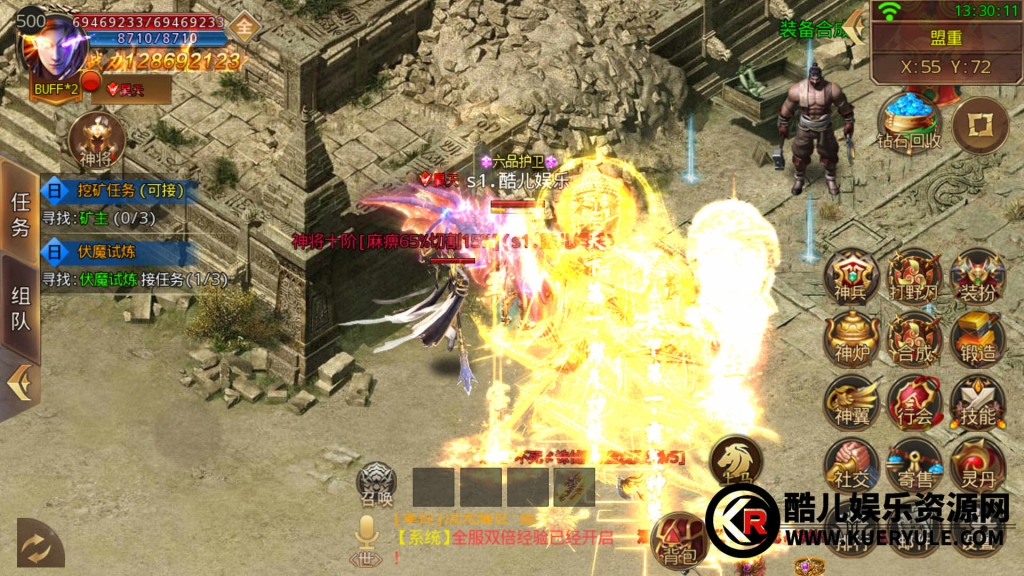
Task: Open the 背包 backpack
Action: coord(679,542)
